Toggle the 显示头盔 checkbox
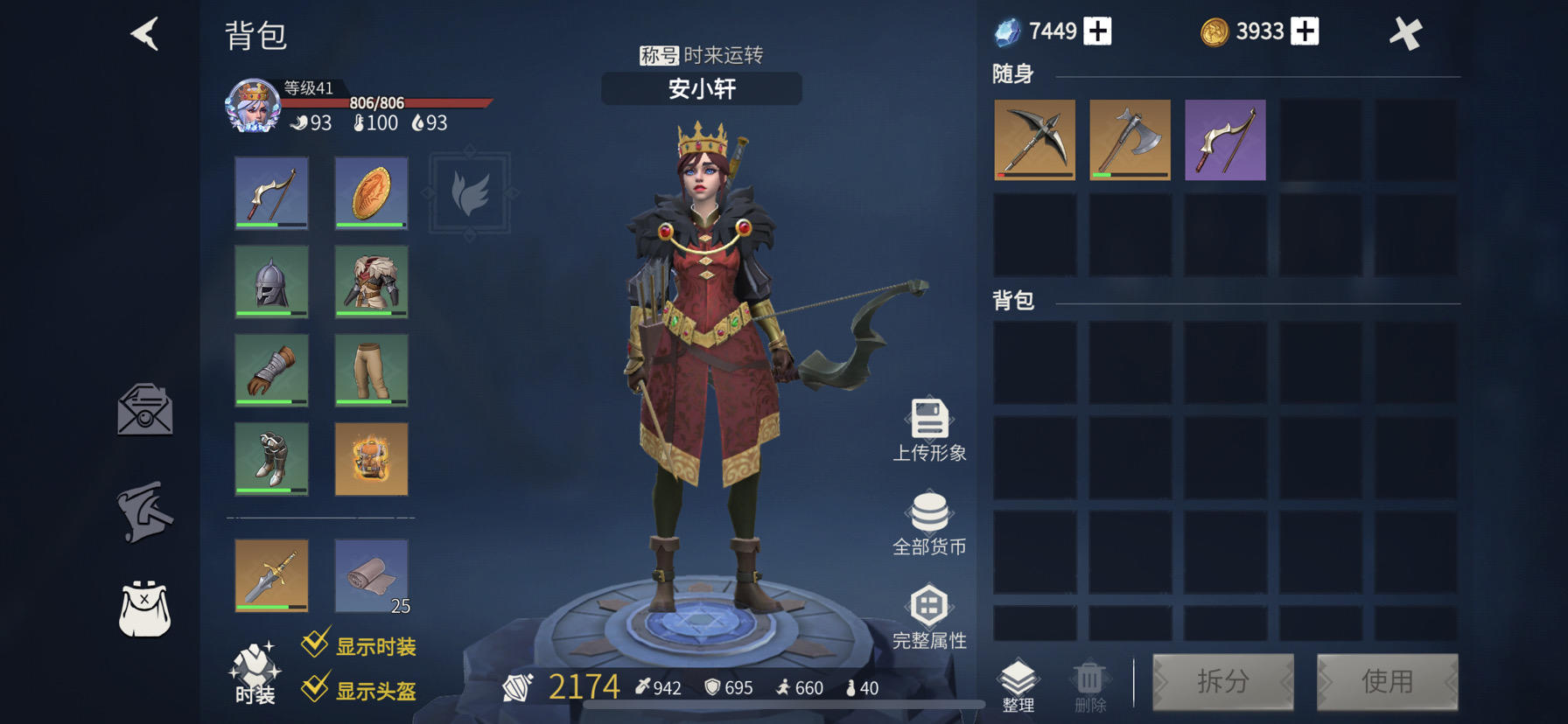 pyautogui.click(x=315, y=689)
